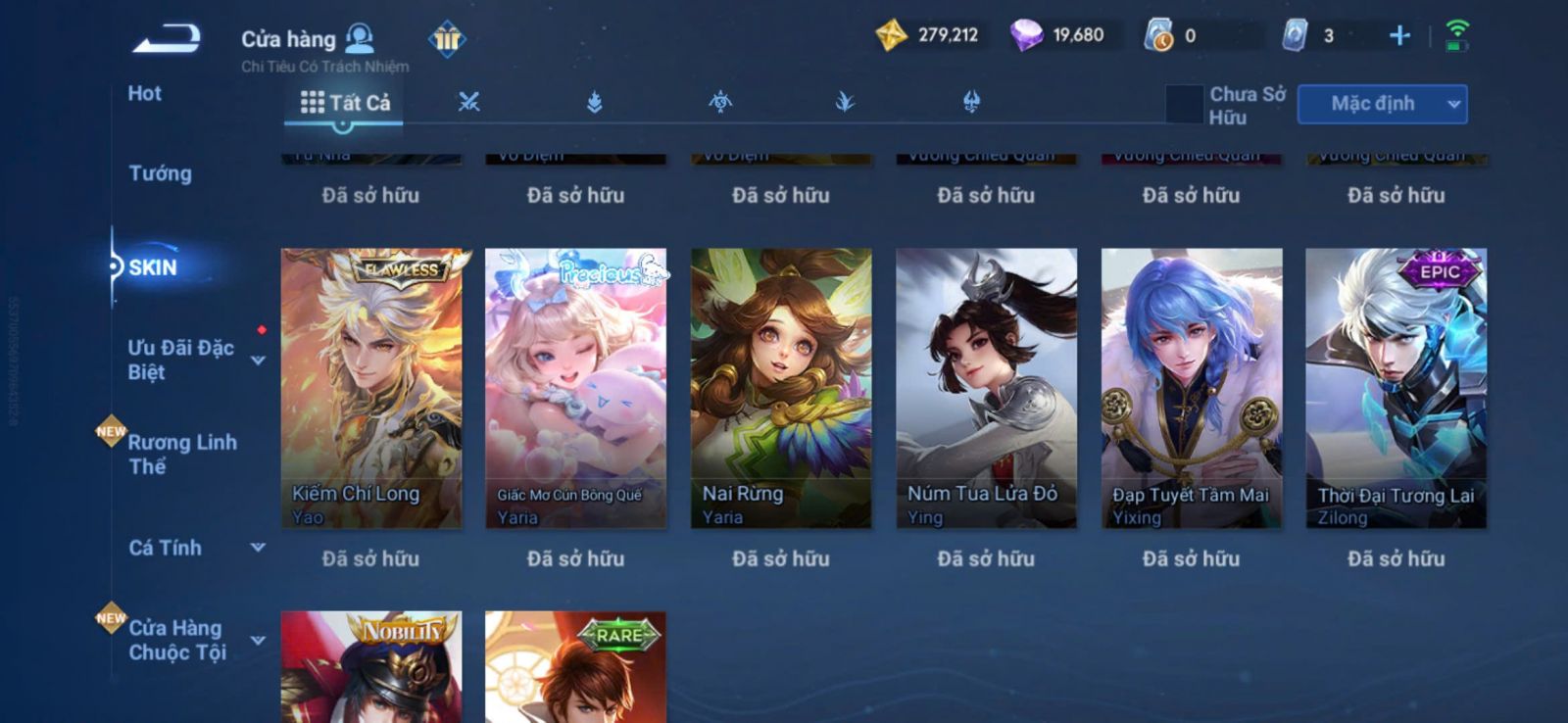The width and height of the screenshot is (1568, 723).
Task: Filter skins by crossed swords role icon
Action: coord(469,102)
